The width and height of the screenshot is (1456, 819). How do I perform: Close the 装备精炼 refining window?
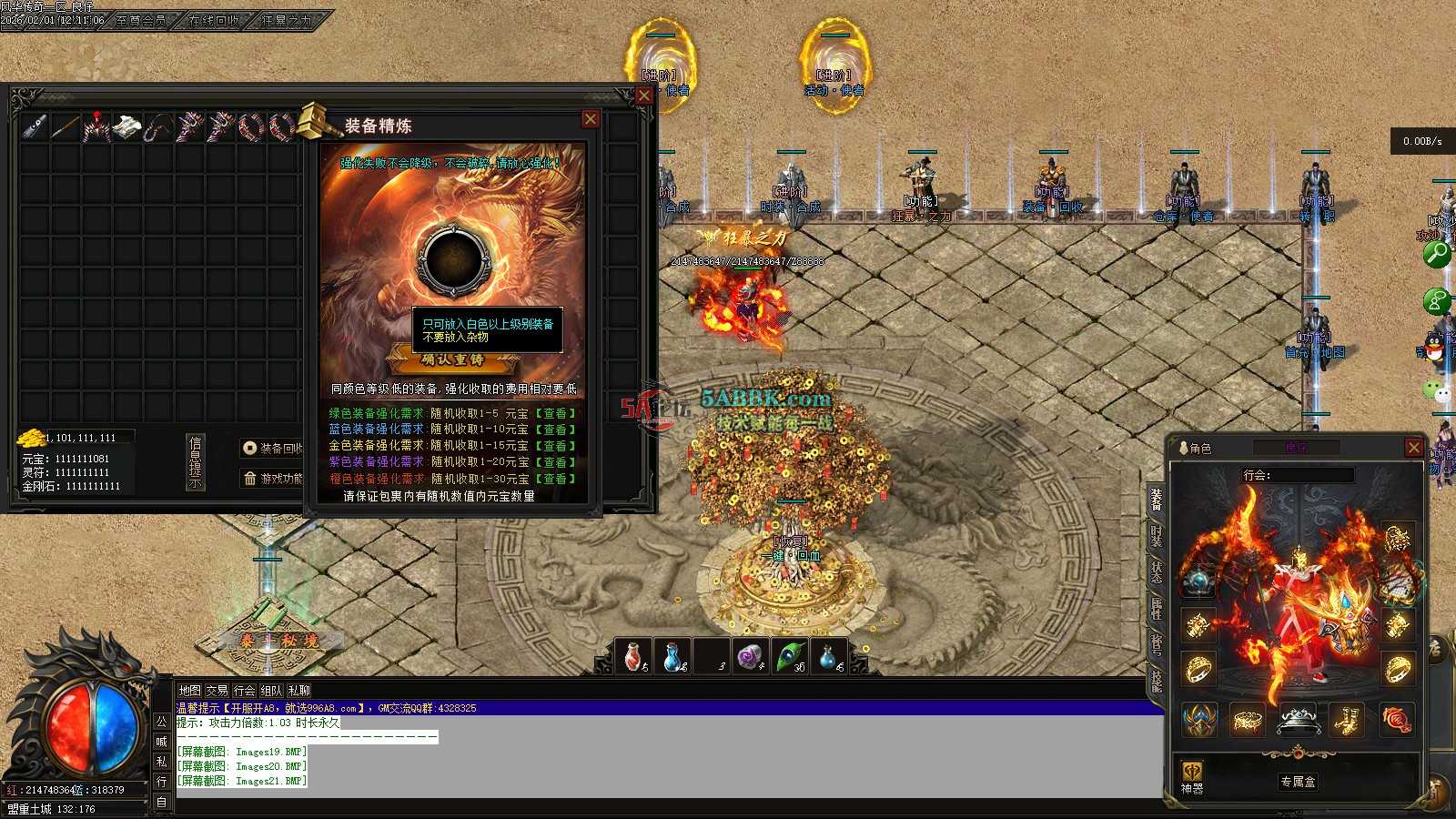click(x=591, y=119)
